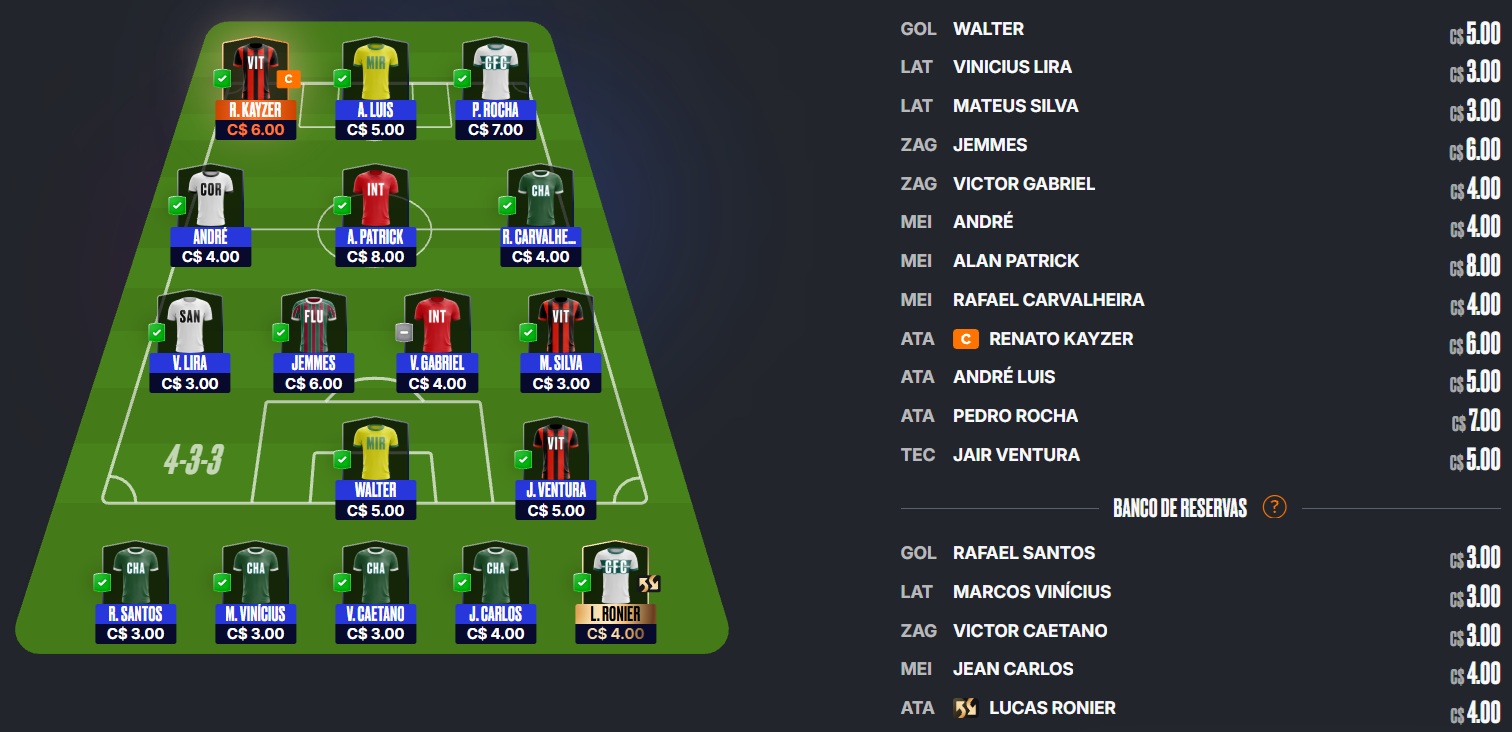Pick M. Vinícius bench card
This screenshot has width=1512, height=732.
pyautogui.click(x=255, y=592)
